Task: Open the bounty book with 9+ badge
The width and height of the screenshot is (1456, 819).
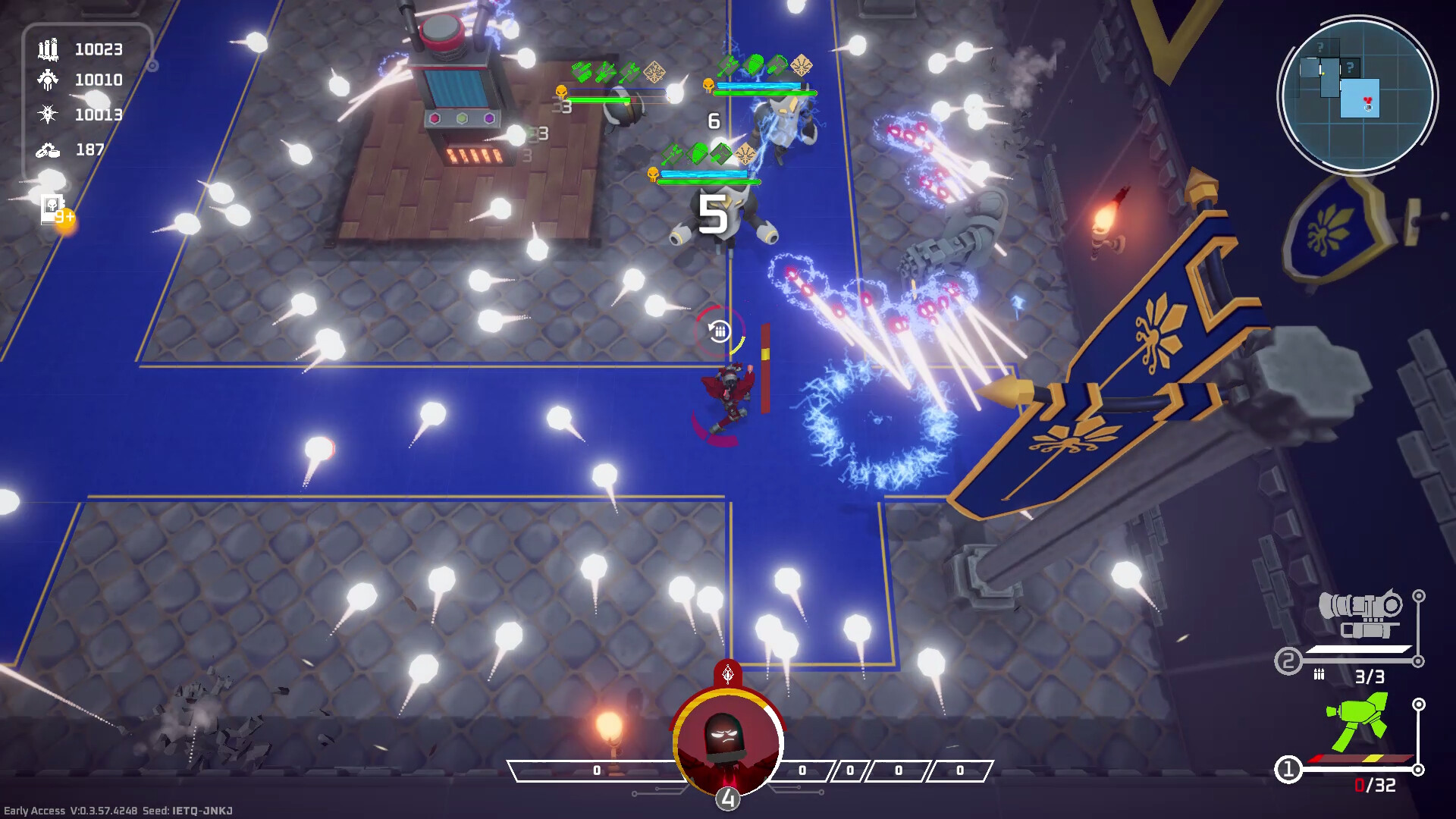Action: 52,209
